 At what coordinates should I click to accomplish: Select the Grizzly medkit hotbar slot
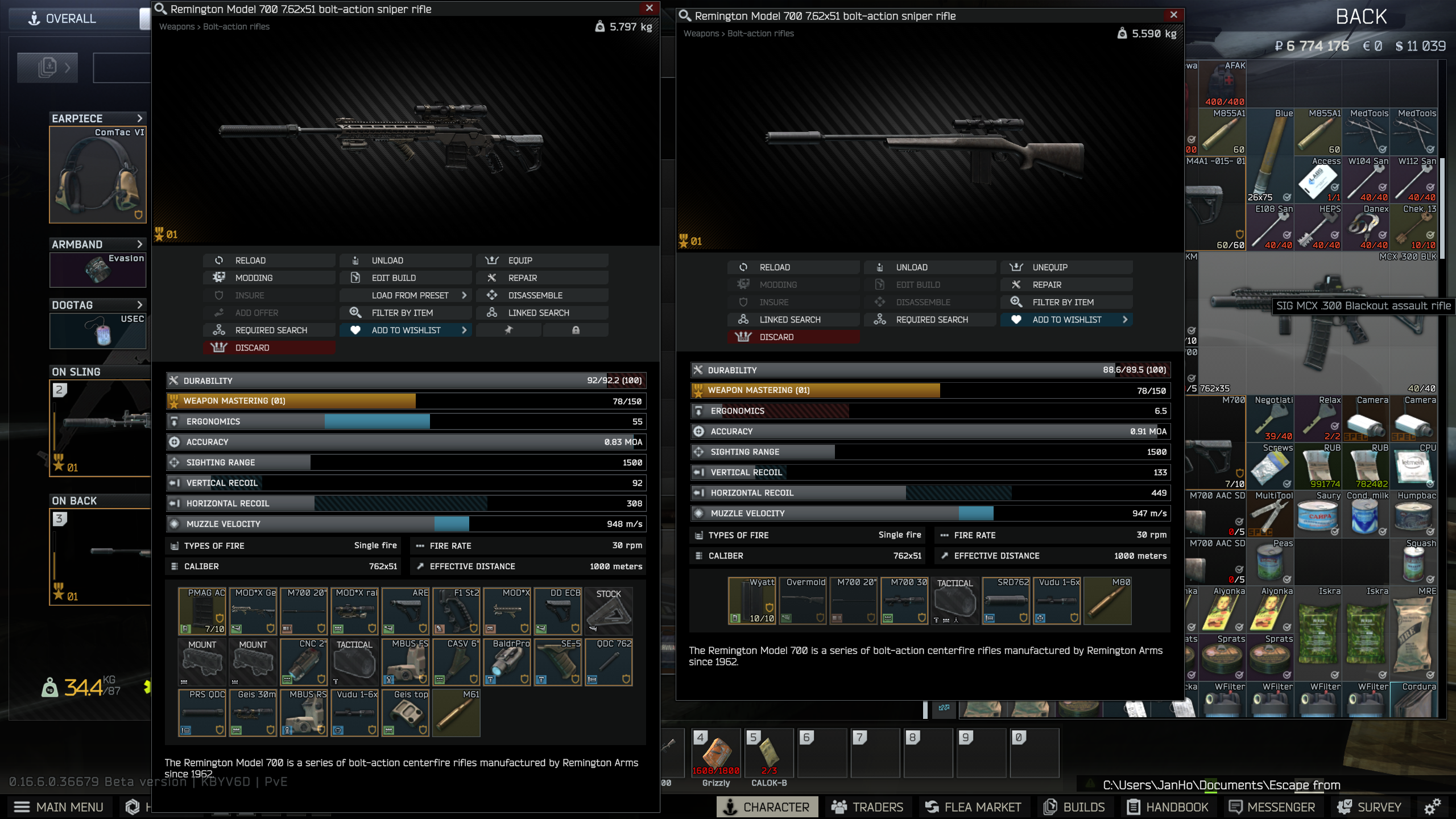tap(716, 753)
